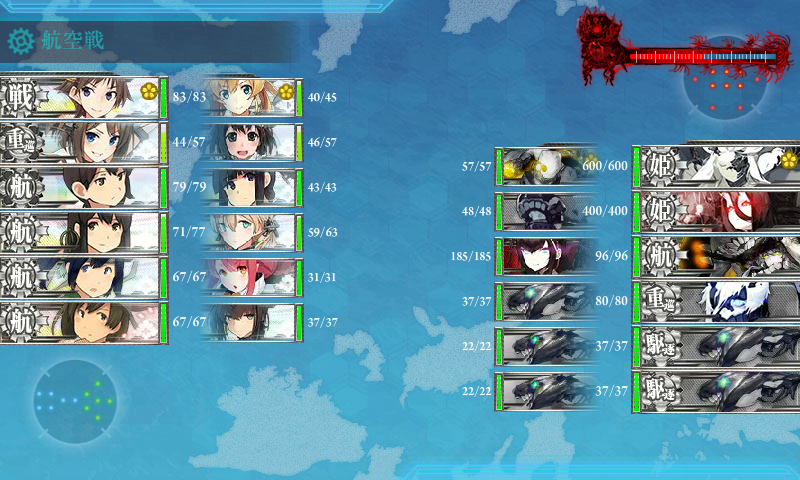Screen dimensions: 800x480
Task: Select the carrier card with 71/77 HP
Action: click(x=82, y=232)
